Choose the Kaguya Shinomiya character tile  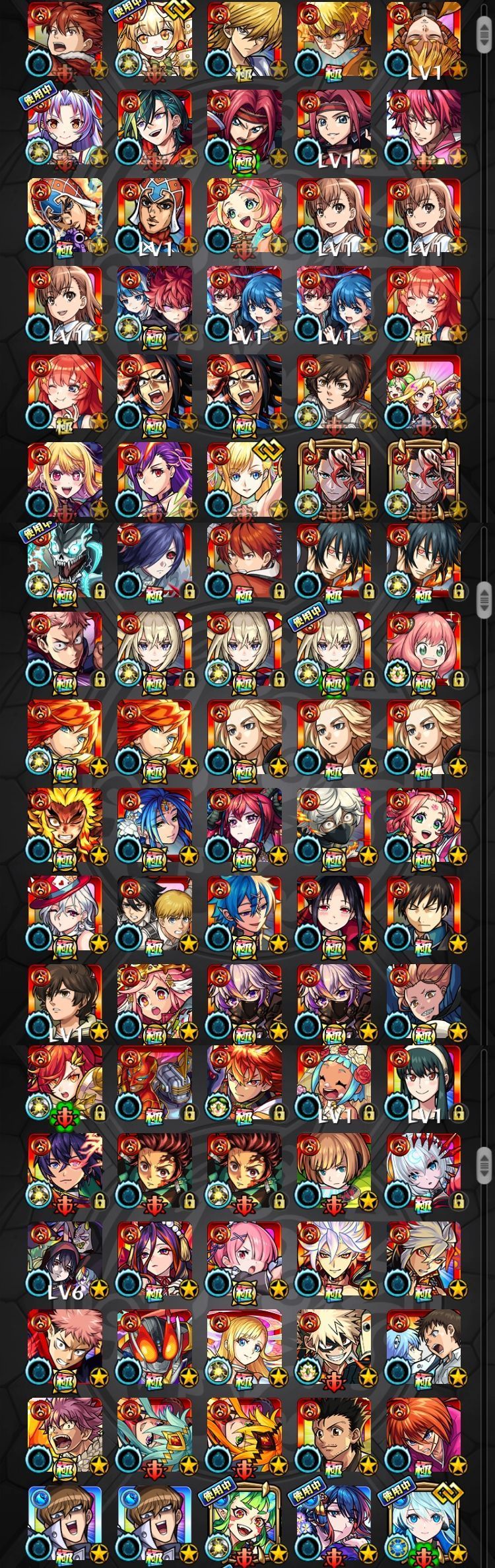pyautogui.click(x=335, y=915)
